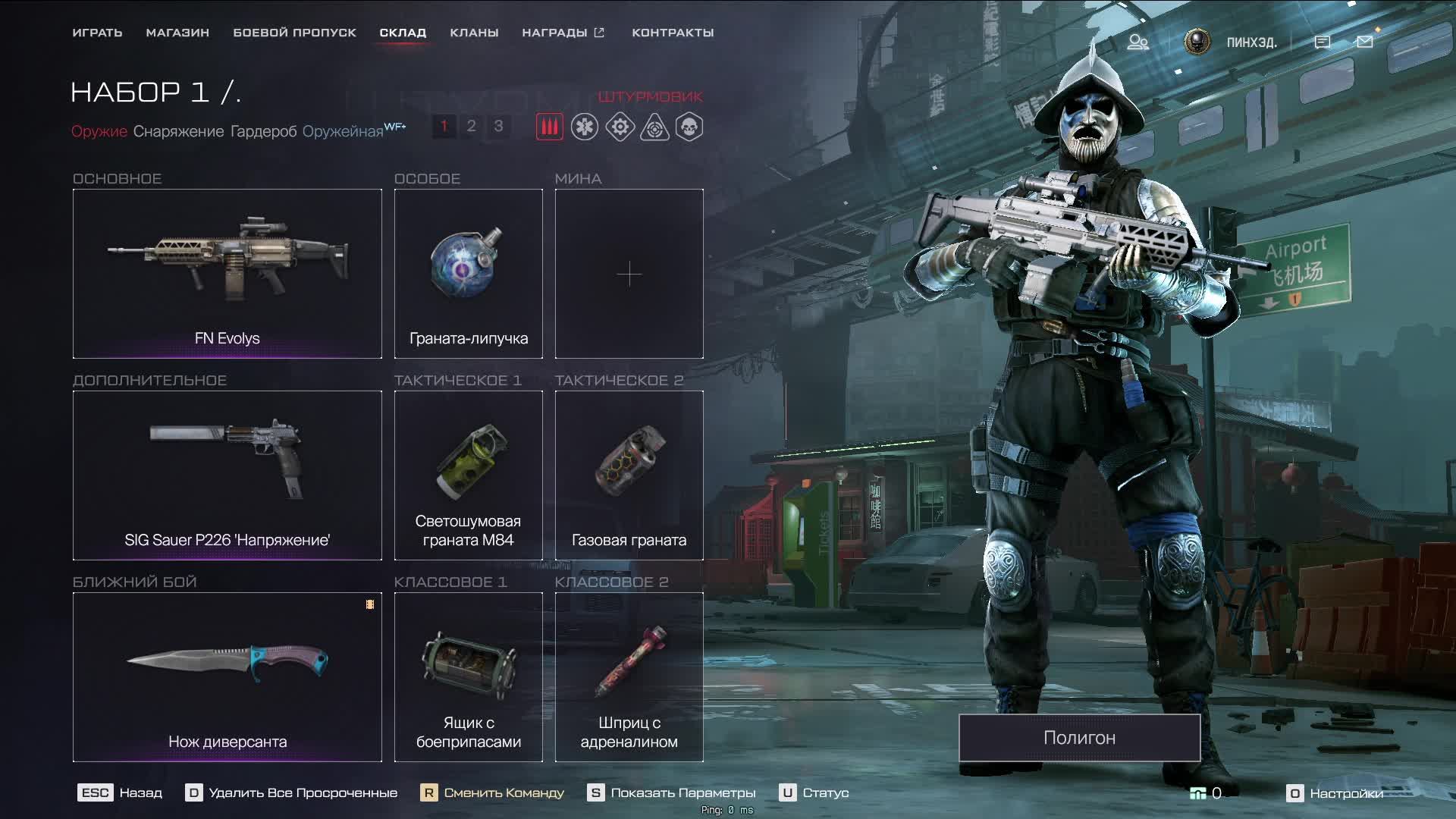Add an item to the empty Мина slot
Image resolution: width=1456 pixels, height=819 pixels.
pyautogui.click(x=629, y=273)
